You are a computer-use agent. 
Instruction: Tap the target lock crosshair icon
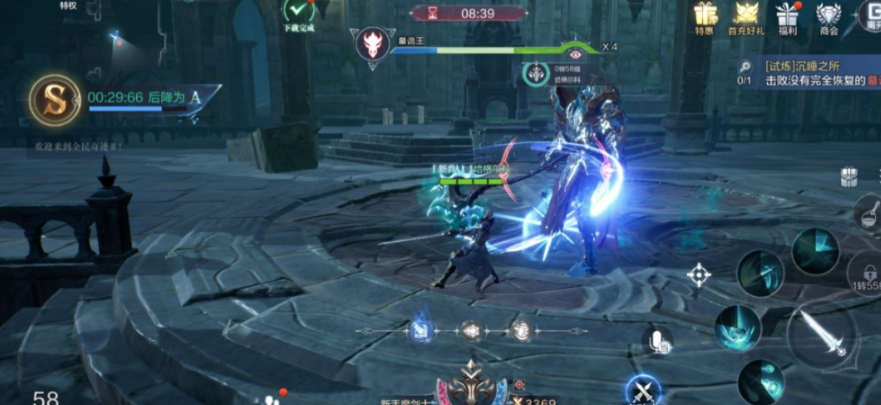point(699,274)
